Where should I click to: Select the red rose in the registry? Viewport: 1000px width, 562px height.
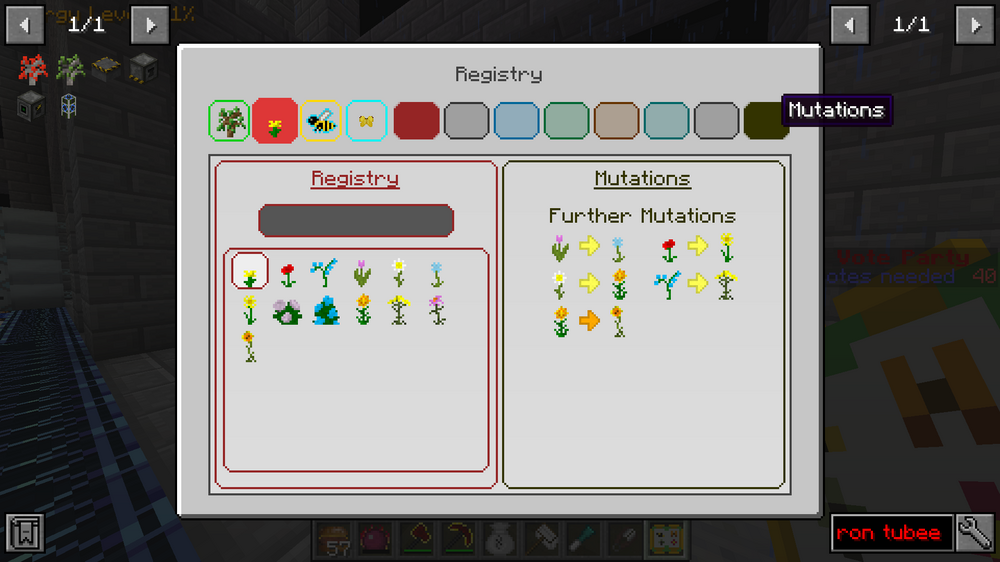click(288, 273)
